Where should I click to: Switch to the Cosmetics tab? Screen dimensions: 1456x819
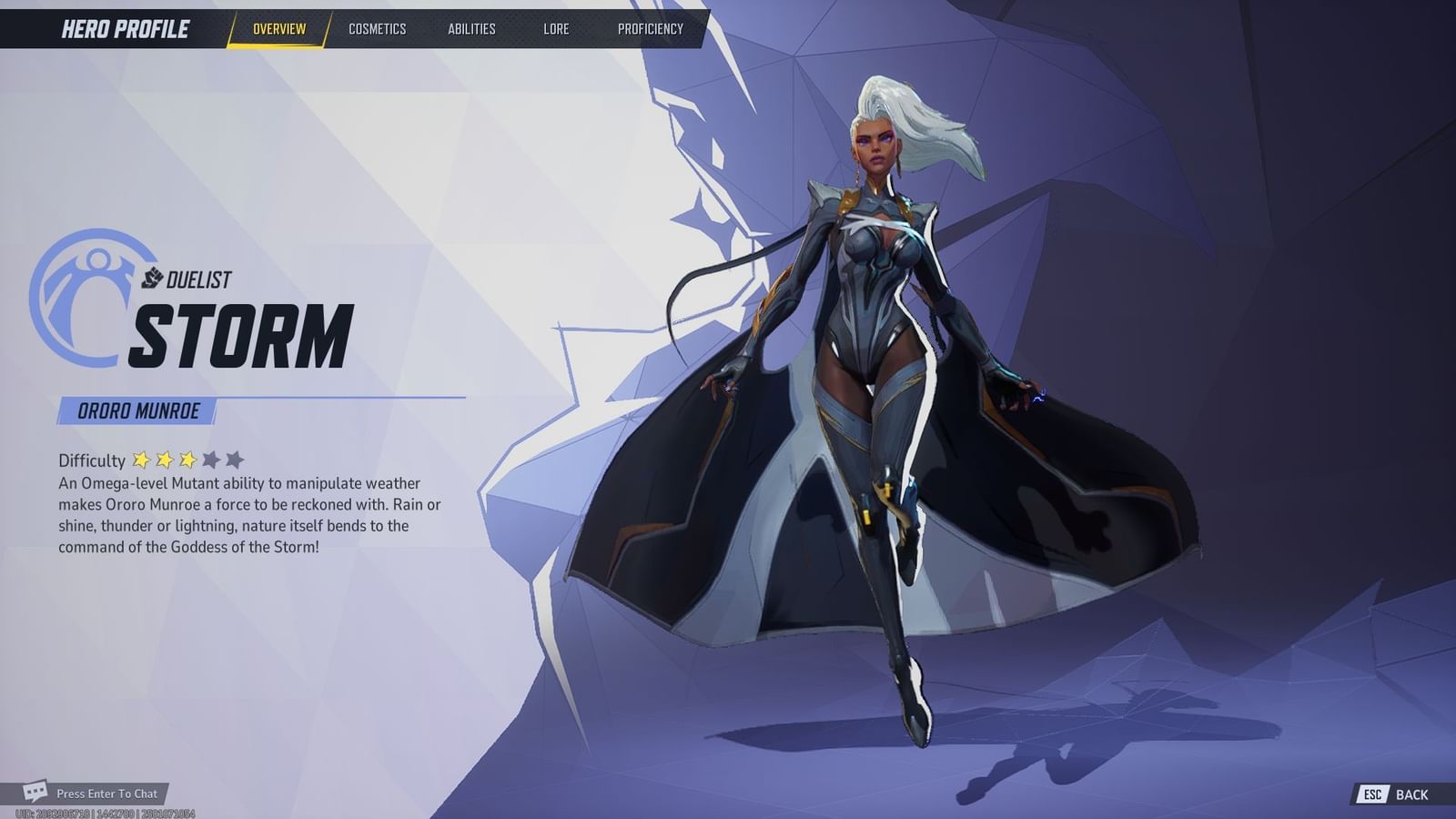click(x=377, y=28)
